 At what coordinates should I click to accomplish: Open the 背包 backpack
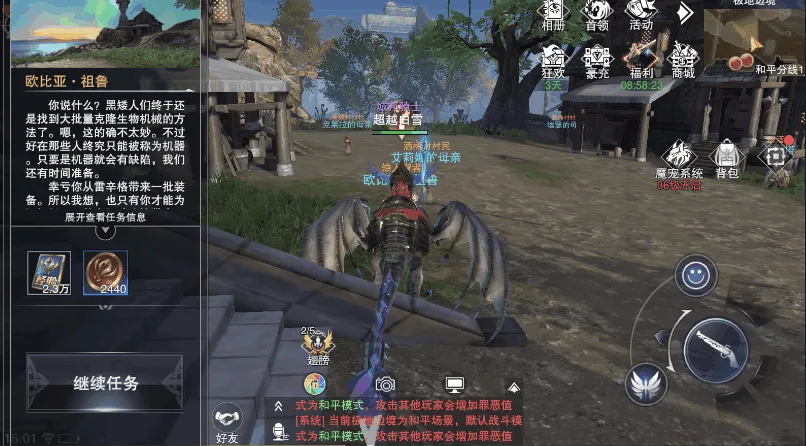click(727, 158)
